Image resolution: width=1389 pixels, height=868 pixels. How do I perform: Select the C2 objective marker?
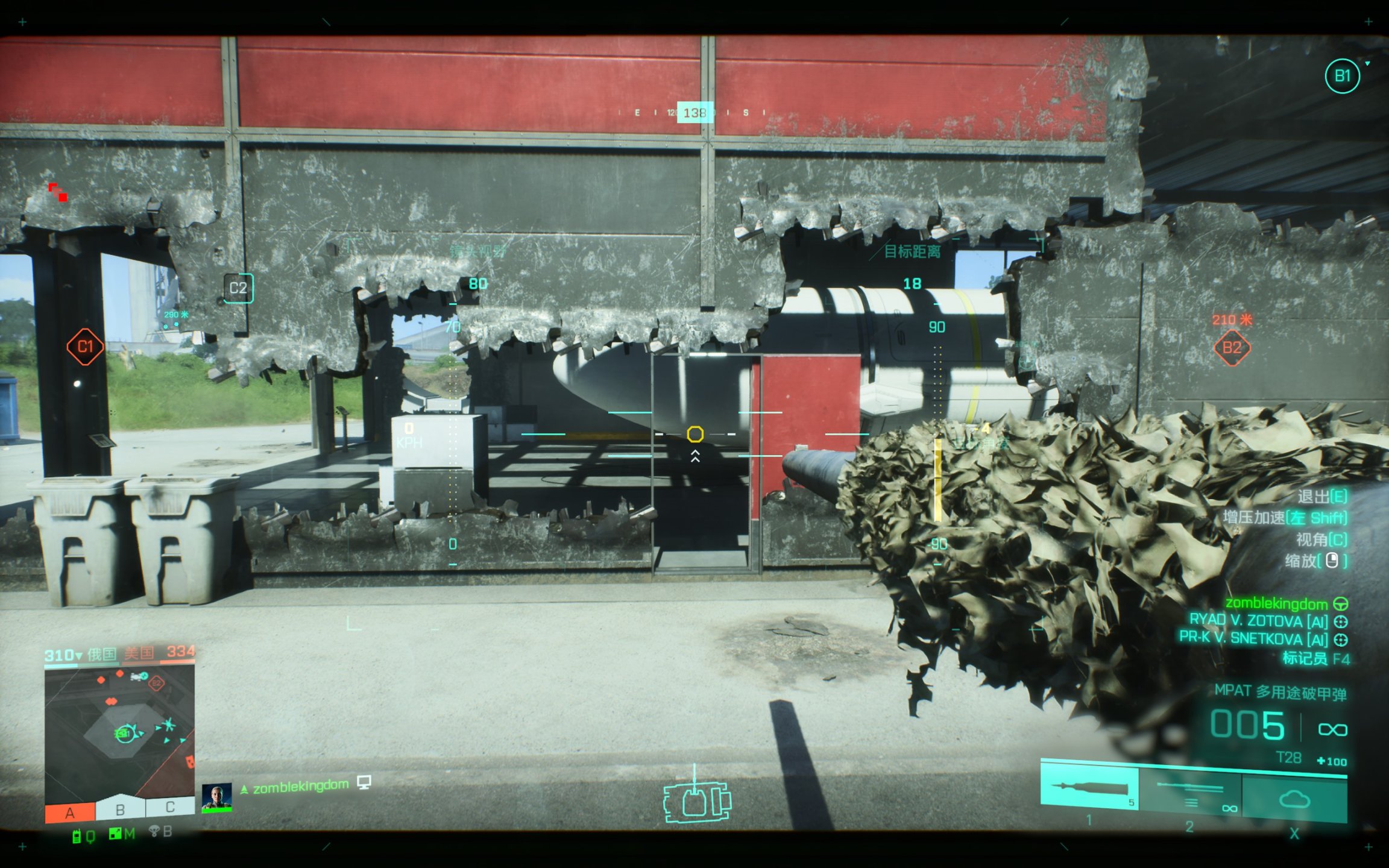point(238,288)
